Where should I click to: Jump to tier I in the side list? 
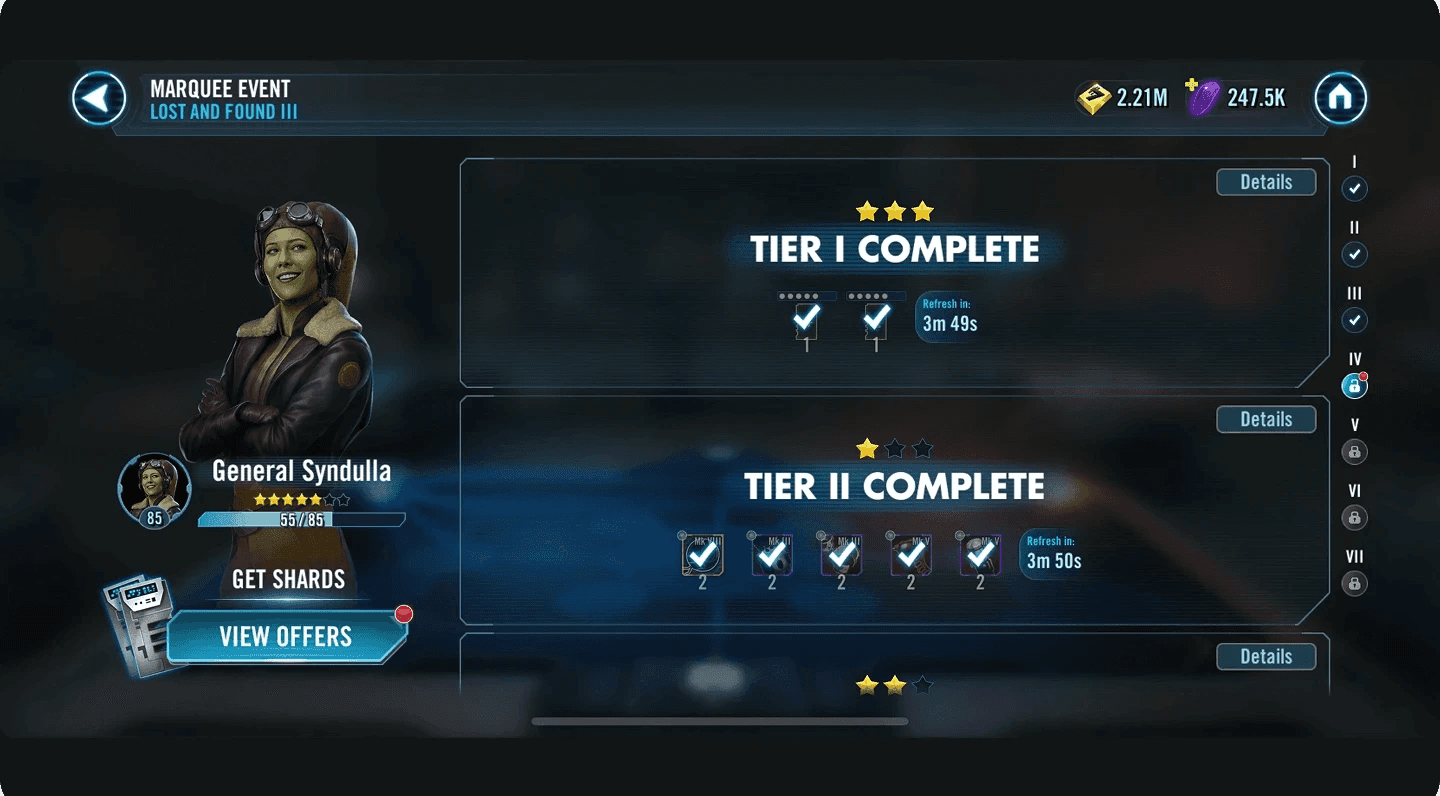click(1354, 188)
